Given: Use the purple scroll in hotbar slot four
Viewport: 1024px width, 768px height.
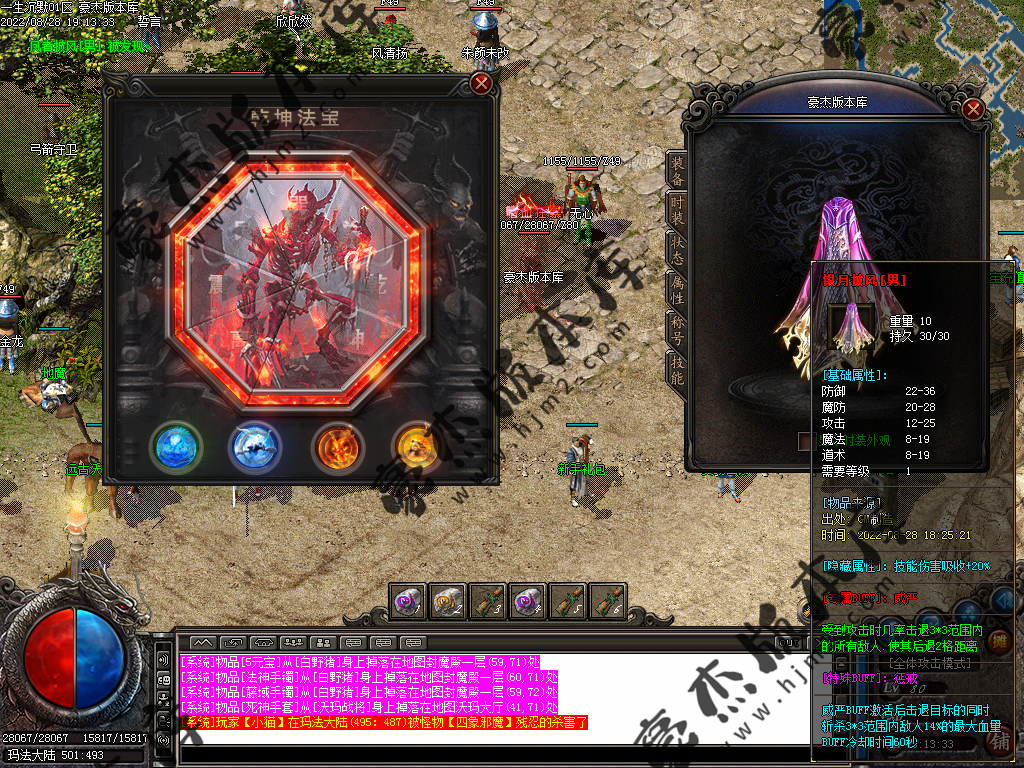Looking at the screenshot, I should (528, 601).
